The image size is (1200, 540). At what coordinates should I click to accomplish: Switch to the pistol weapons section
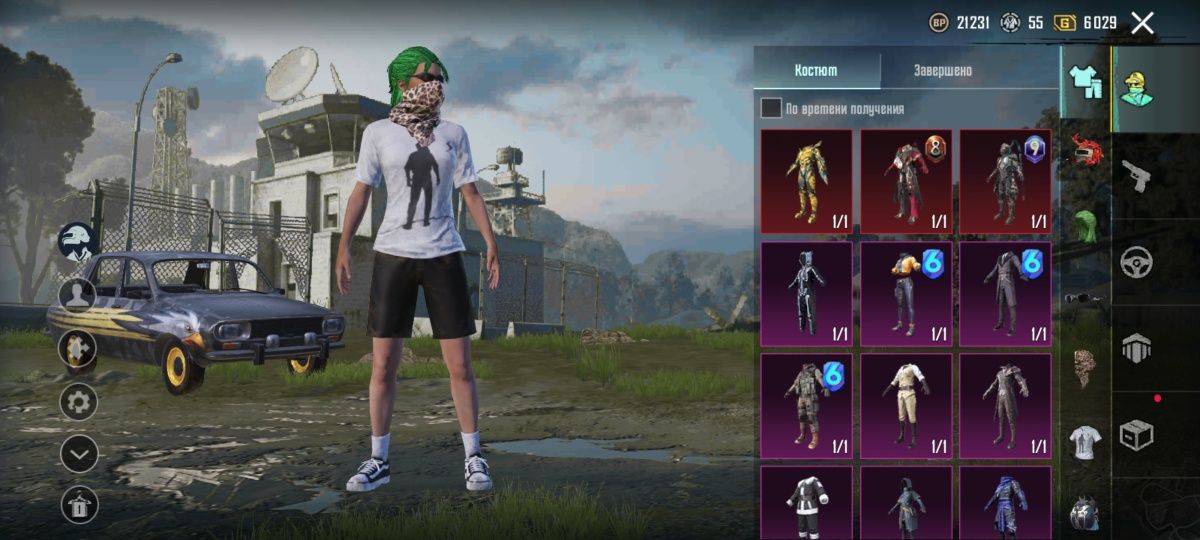[1136, 175]
